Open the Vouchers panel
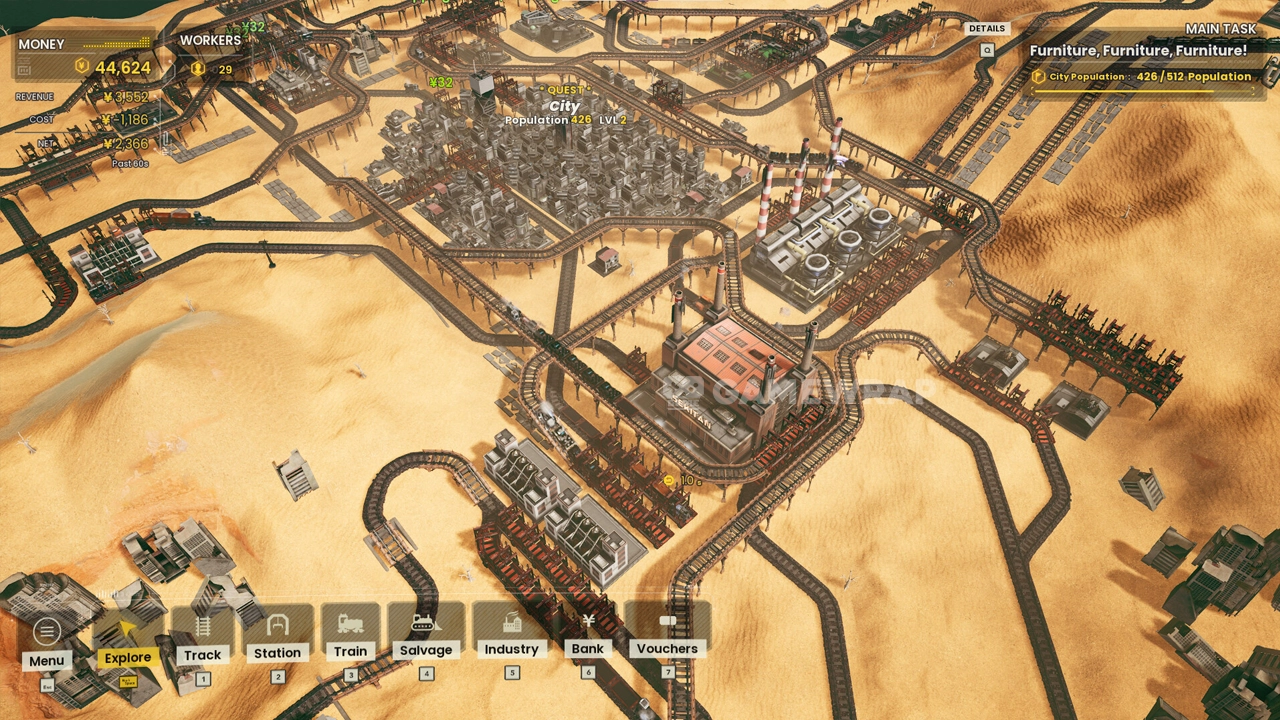The image size is (1280, 720). click(667, 632)
